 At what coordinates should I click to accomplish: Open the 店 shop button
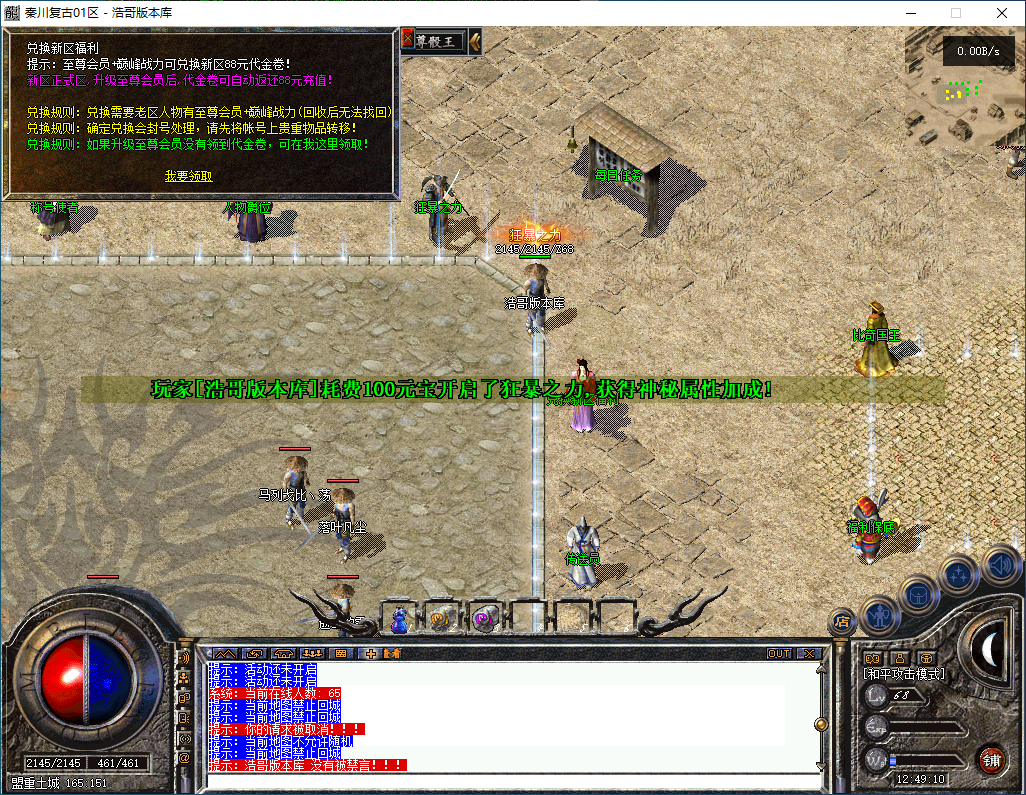(x=842, y=621)
